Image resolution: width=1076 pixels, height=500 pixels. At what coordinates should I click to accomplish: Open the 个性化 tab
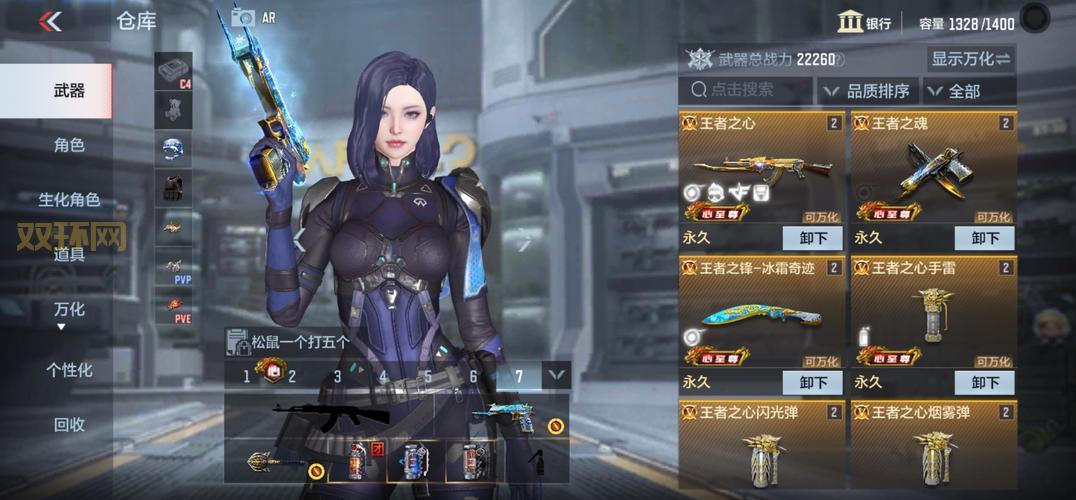click(69, 370)
